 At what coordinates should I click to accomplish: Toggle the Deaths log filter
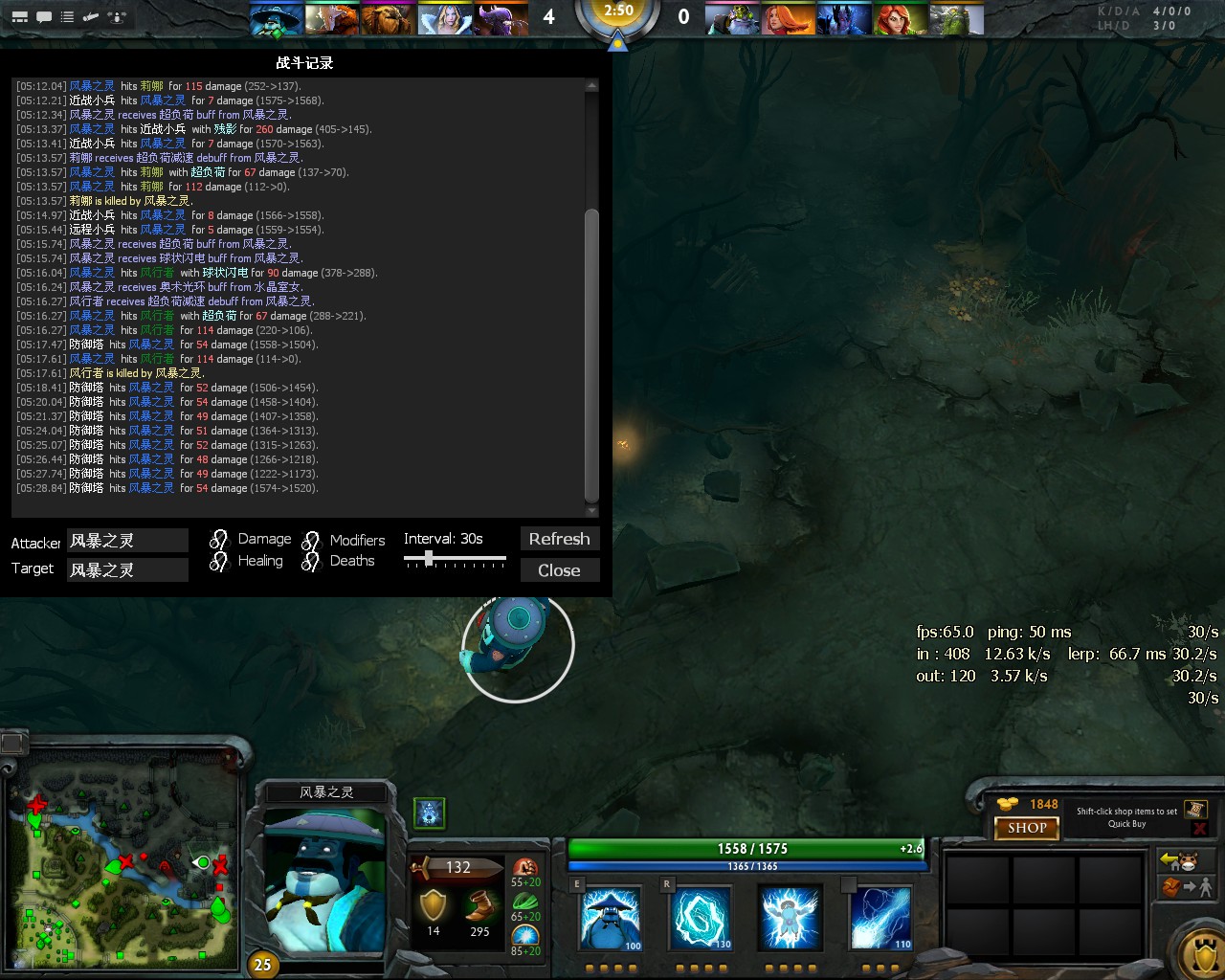point(311,561)
